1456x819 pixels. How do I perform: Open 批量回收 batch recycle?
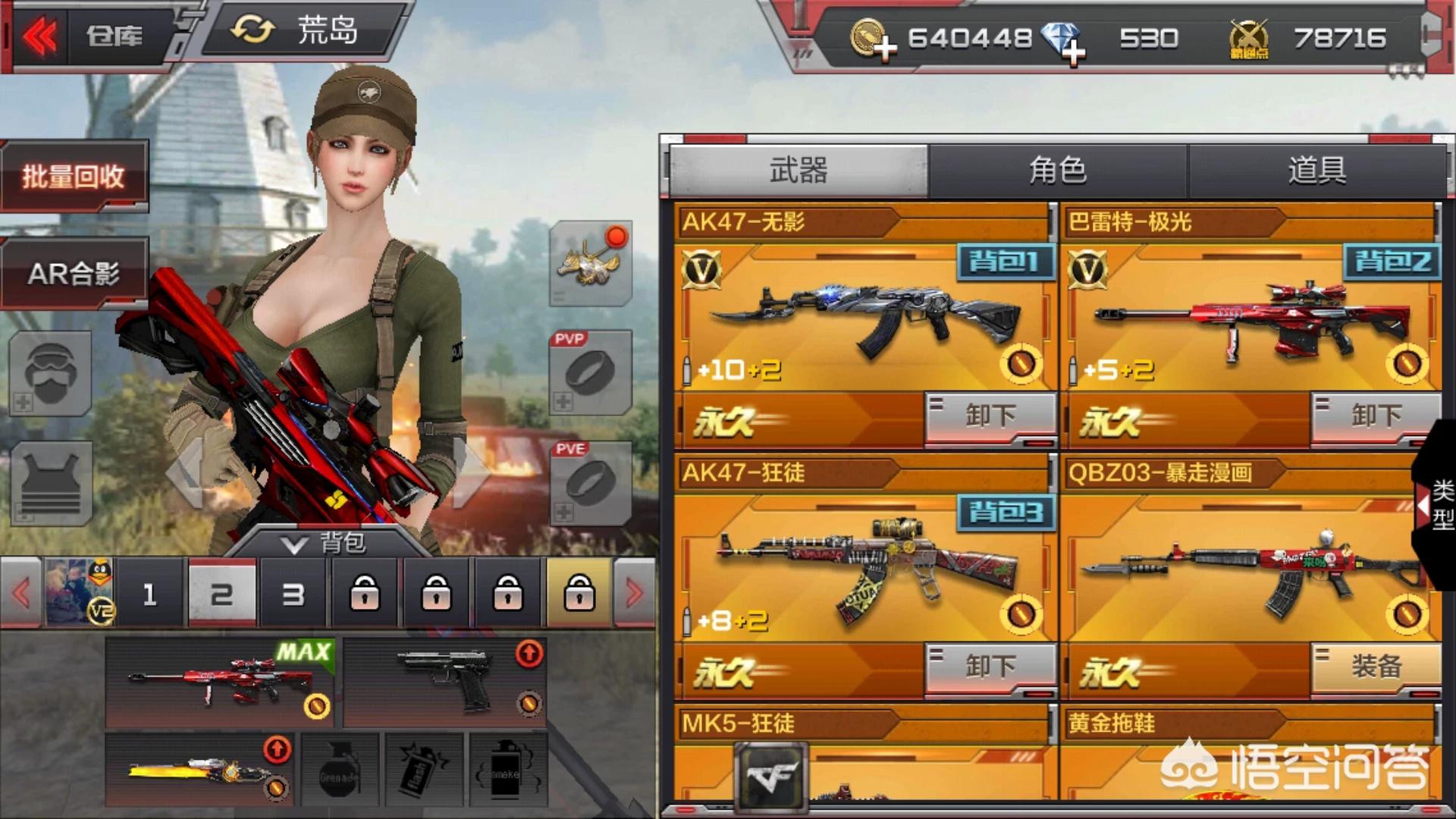pyautogui.click(x=74, y=176)
